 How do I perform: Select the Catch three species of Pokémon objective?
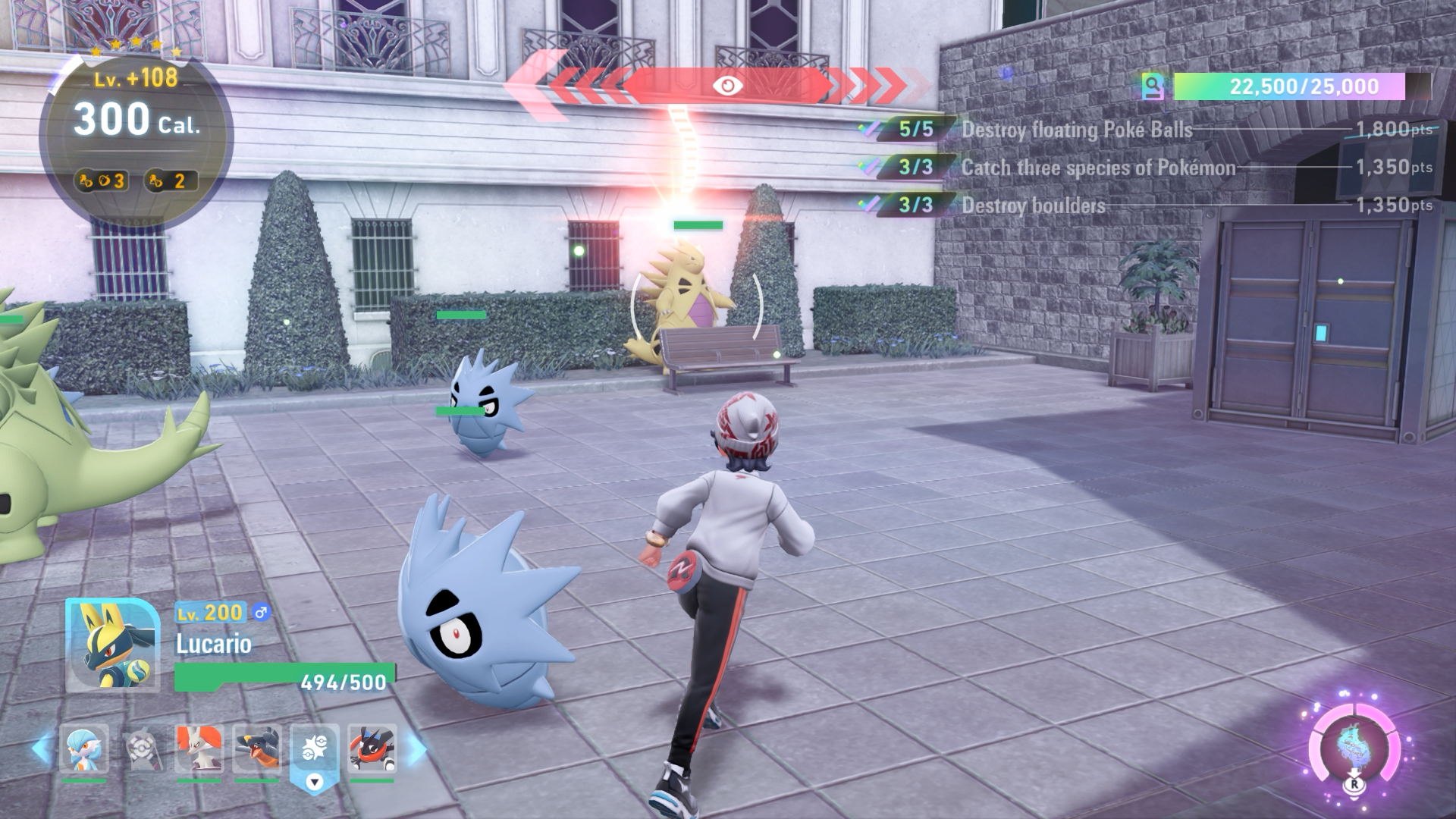click(x=1098, y=168)
